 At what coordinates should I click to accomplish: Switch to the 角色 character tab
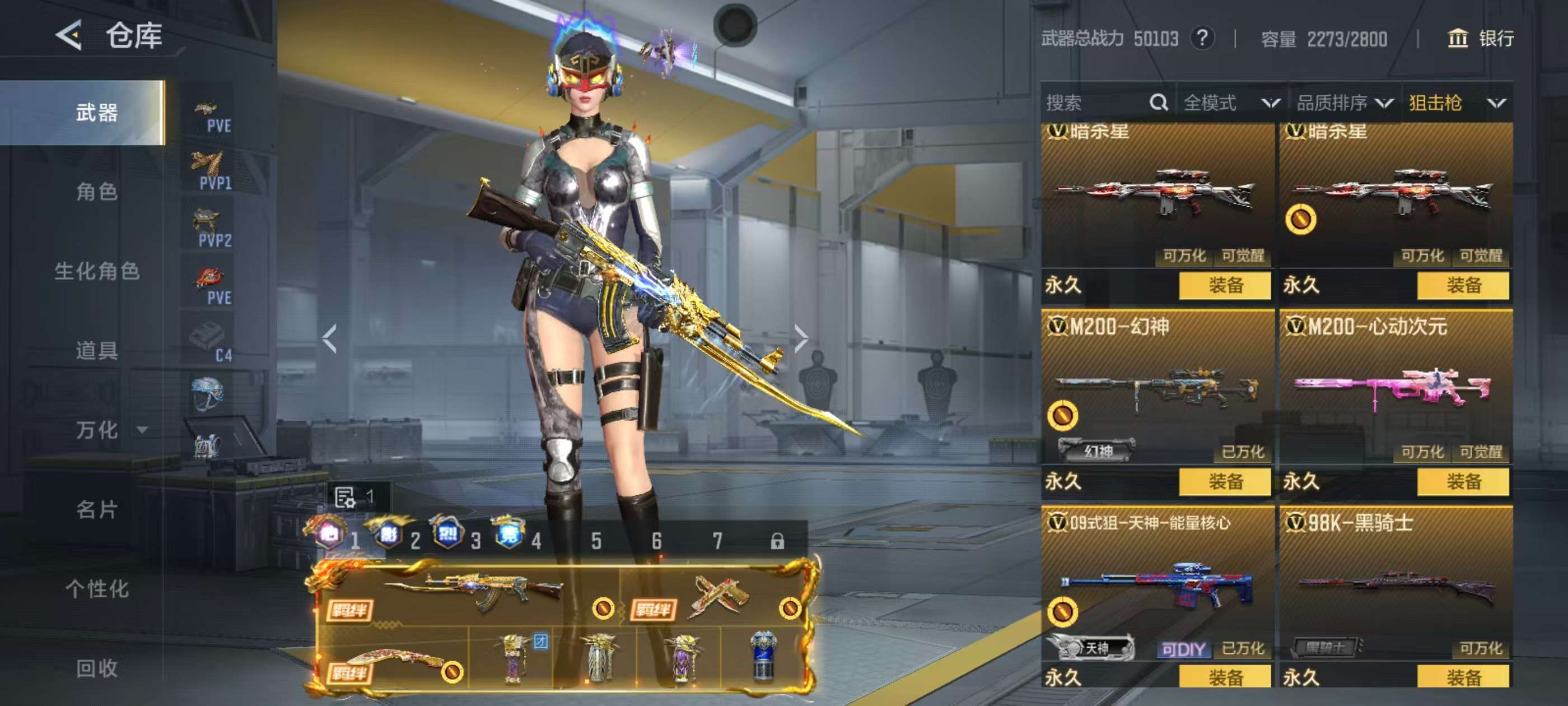(97, 192)
